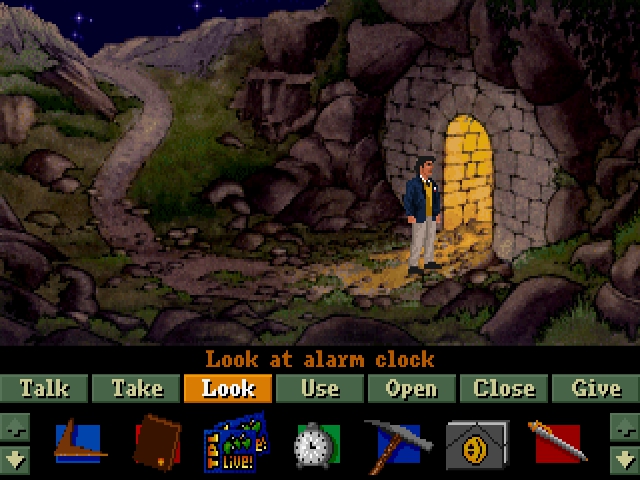Screen dimensions: 640x480
Task: Select the Give verb
Action: click(x=596, y=388)
